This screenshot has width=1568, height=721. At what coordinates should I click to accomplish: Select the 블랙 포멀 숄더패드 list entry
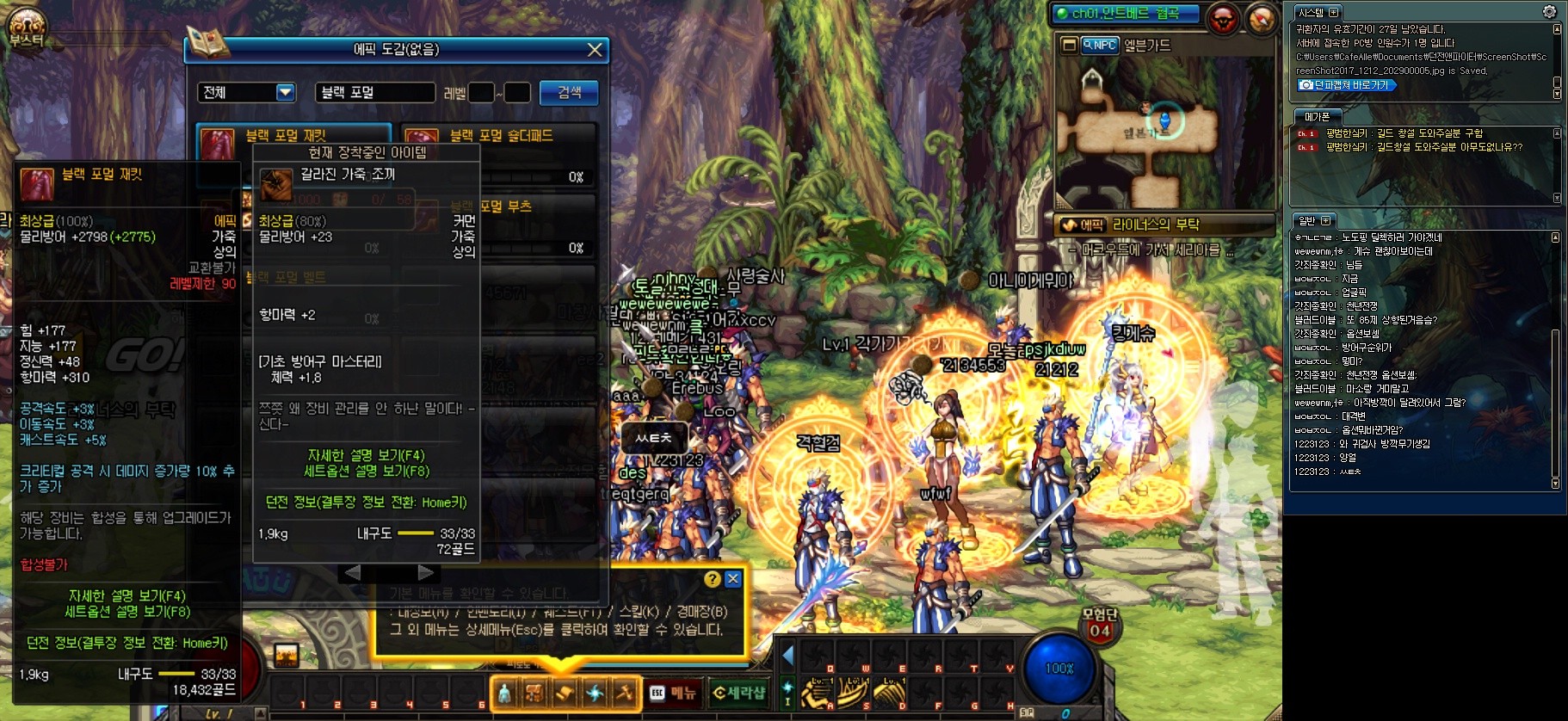(499, 136)
